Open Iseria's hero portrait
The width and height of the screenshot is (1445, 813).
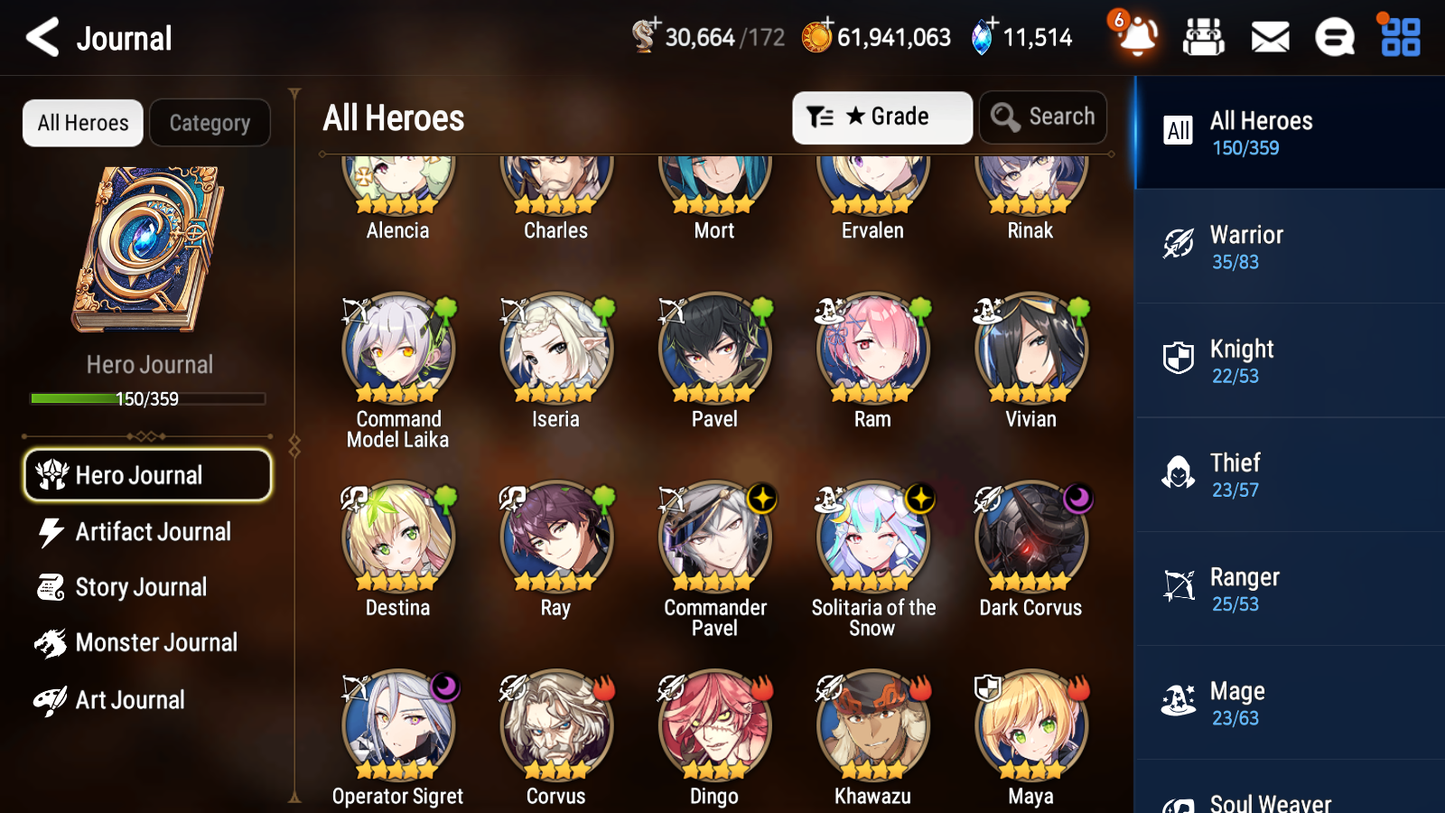point(556,347)
